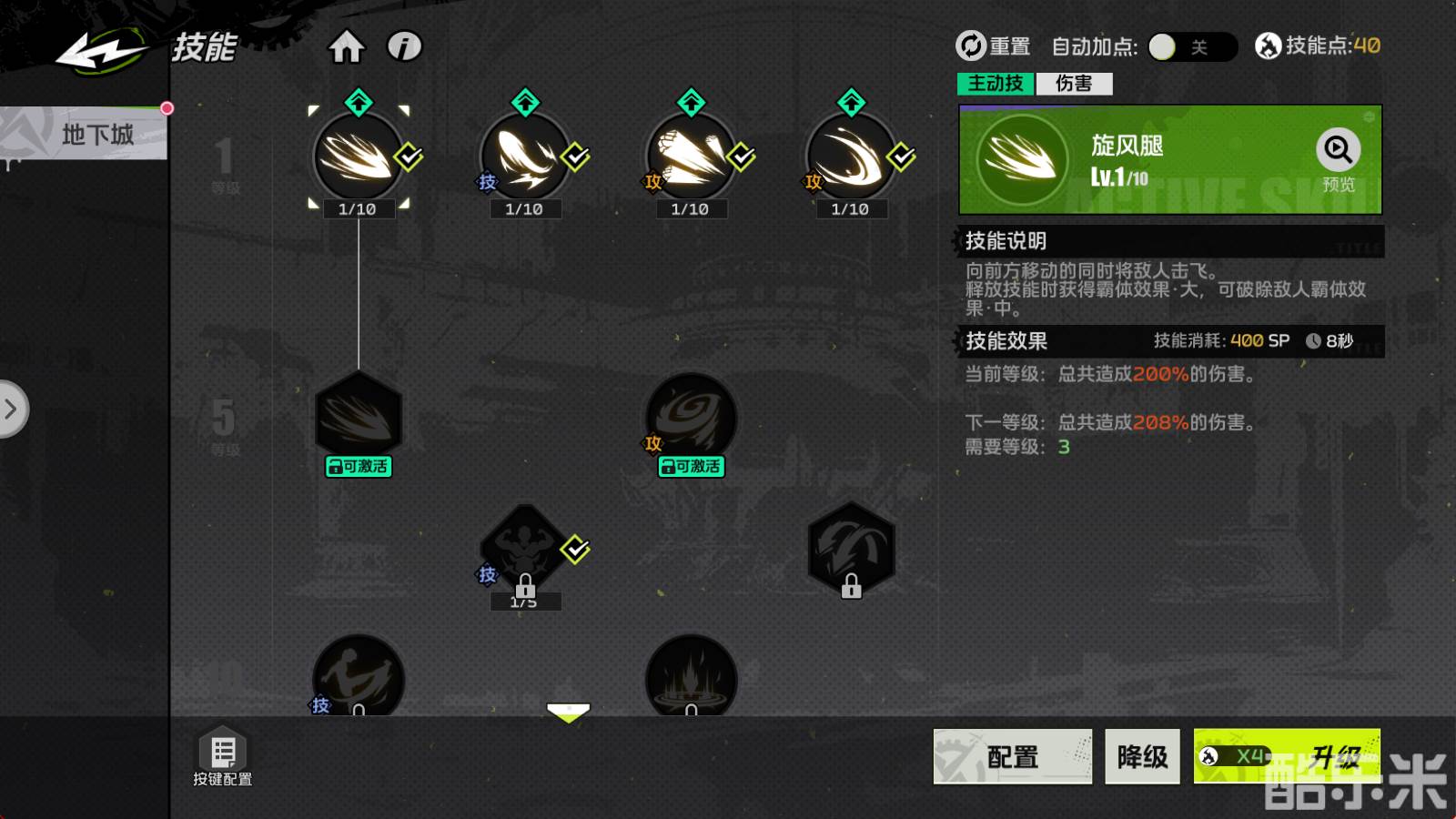1456x819 pixels.
Task: Click the 配置 configuration button
Action: pyautogui.click(x=1012, y=756)
